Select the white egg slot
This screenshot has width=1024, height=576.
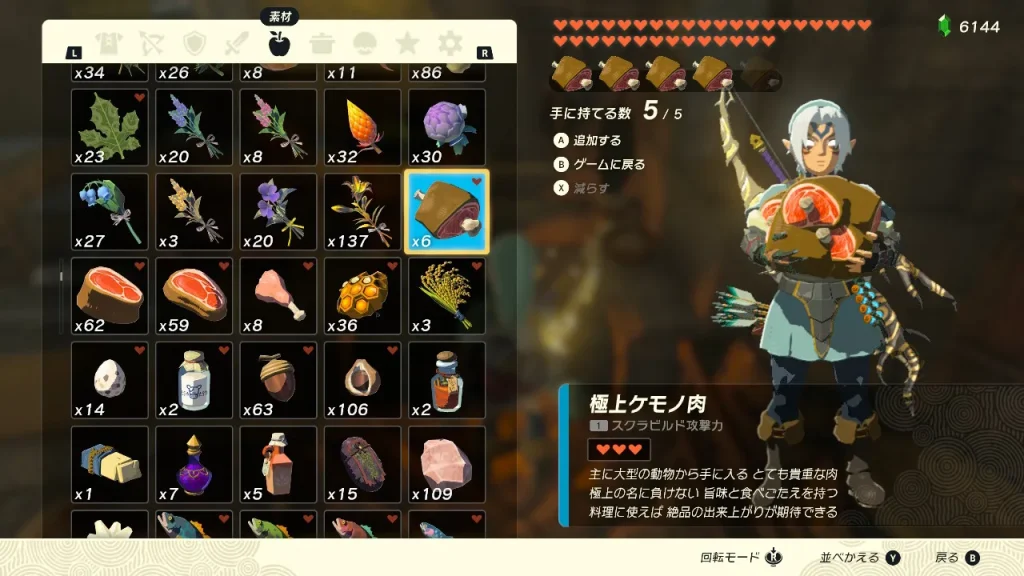tap(110, 379)
